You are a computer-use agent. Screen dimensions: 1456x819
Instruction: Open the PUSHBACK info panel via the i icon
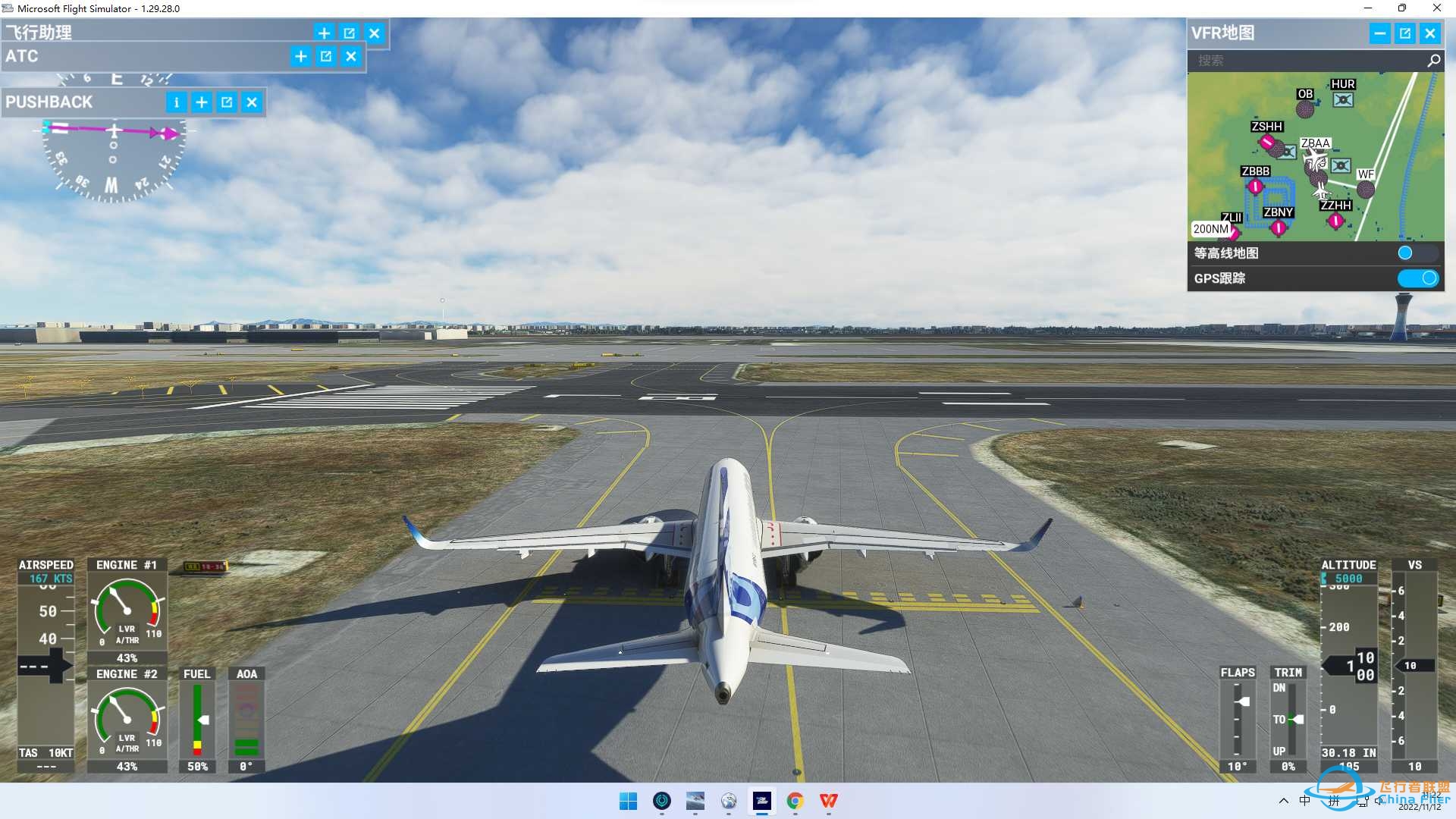tap(177, 102)
